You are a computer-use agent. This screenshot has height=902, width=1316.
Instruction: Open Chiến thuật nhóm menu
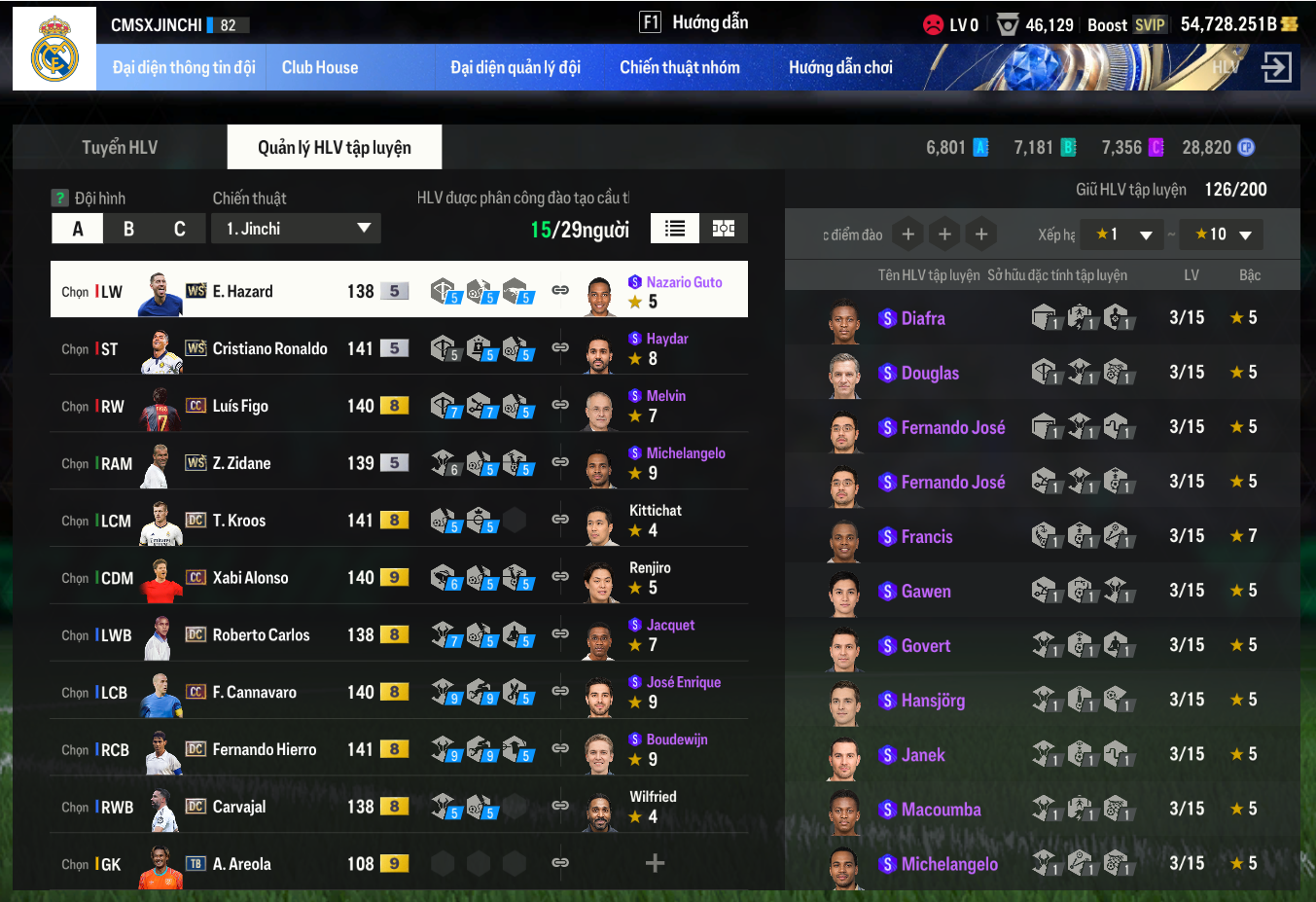[680, 67]
